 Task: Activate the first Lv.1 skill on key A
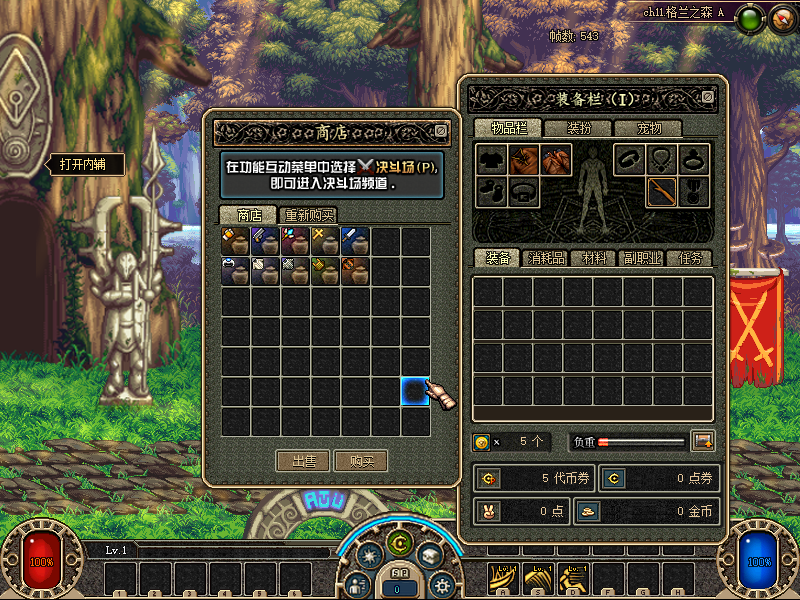pos(502,576)
